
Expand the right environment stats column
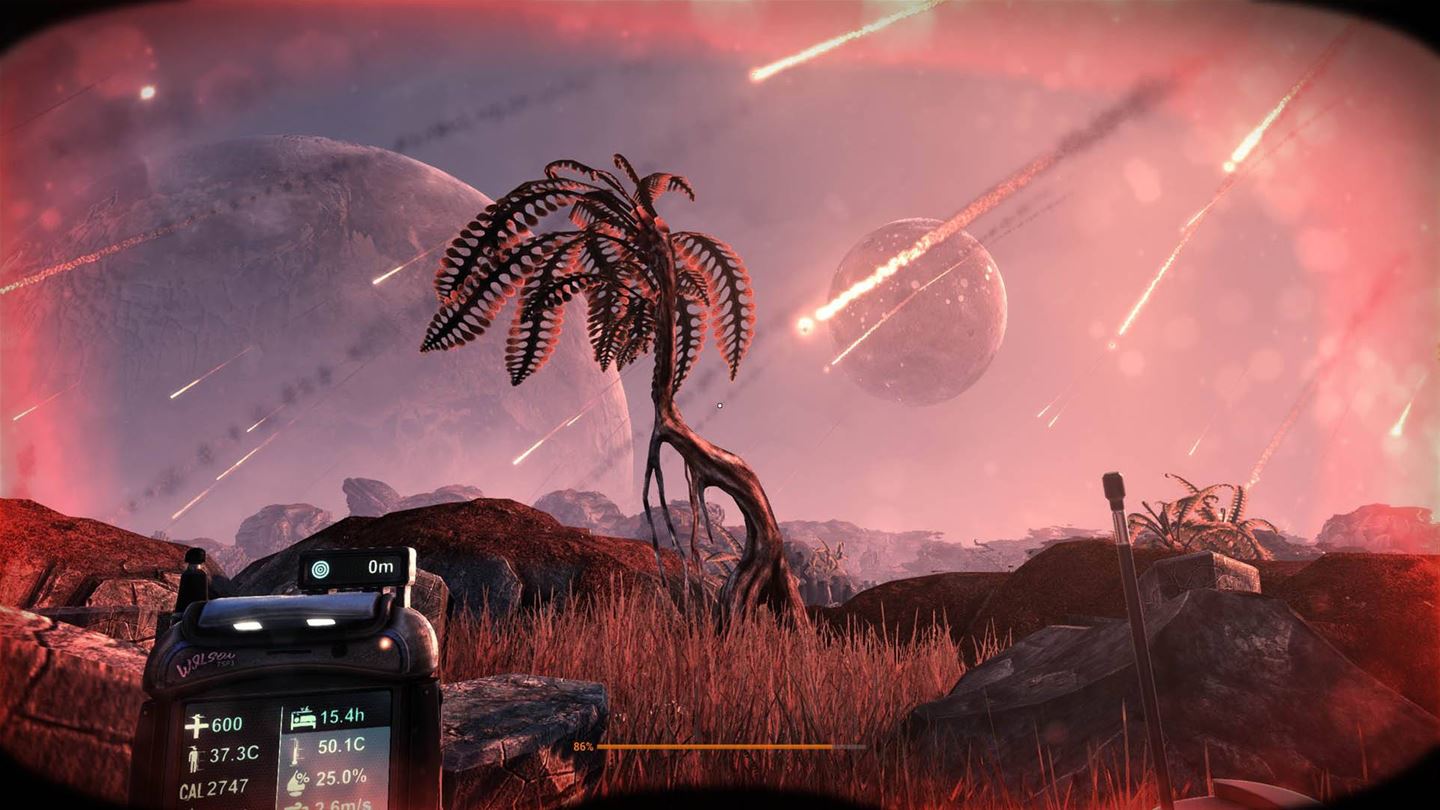pos(330,757)
